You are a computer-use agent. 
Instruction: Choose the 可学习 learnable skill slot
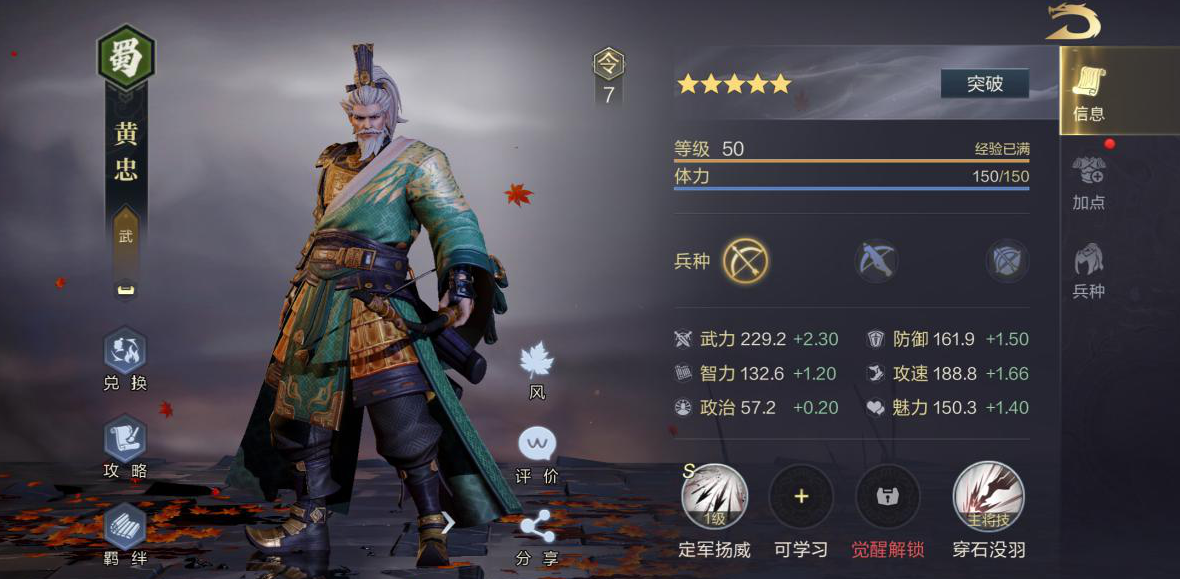[801, 497]
